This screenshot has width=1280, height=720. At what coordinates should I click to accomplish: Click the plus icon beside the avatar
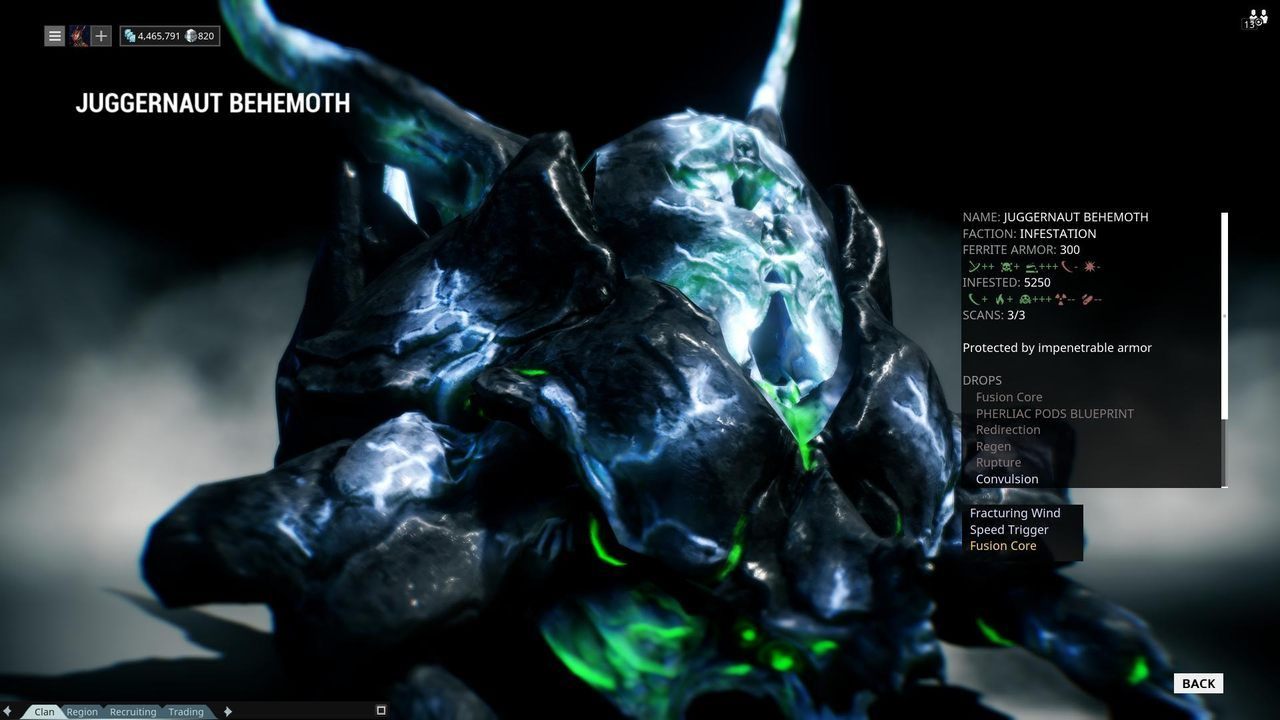(99, 35)
